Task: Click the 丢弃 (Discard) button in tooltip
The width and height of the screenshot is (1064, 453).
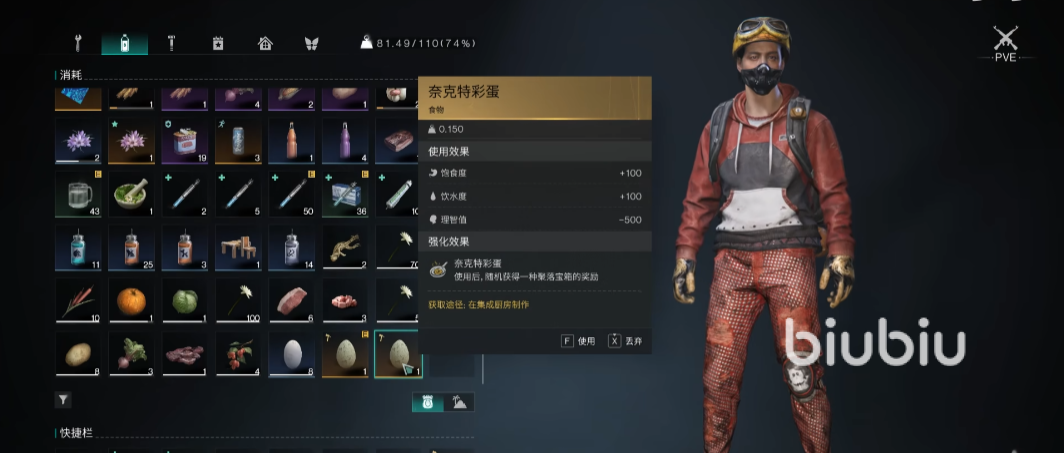Action: (x=627, y=341)
